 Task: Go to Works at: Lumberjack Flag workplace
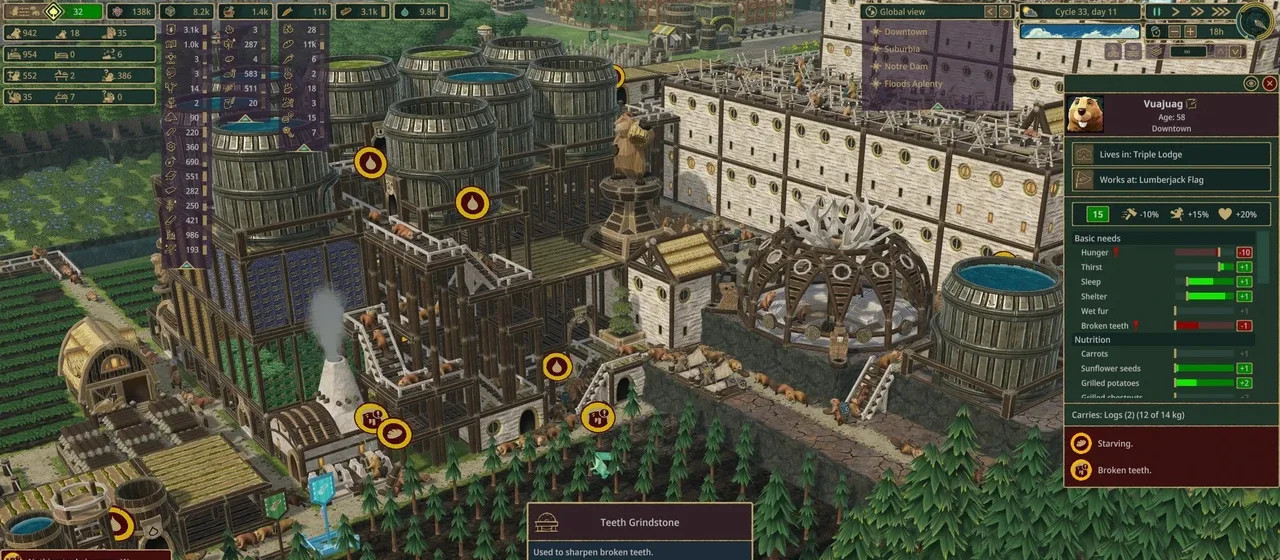click(x=1171, y=180)
